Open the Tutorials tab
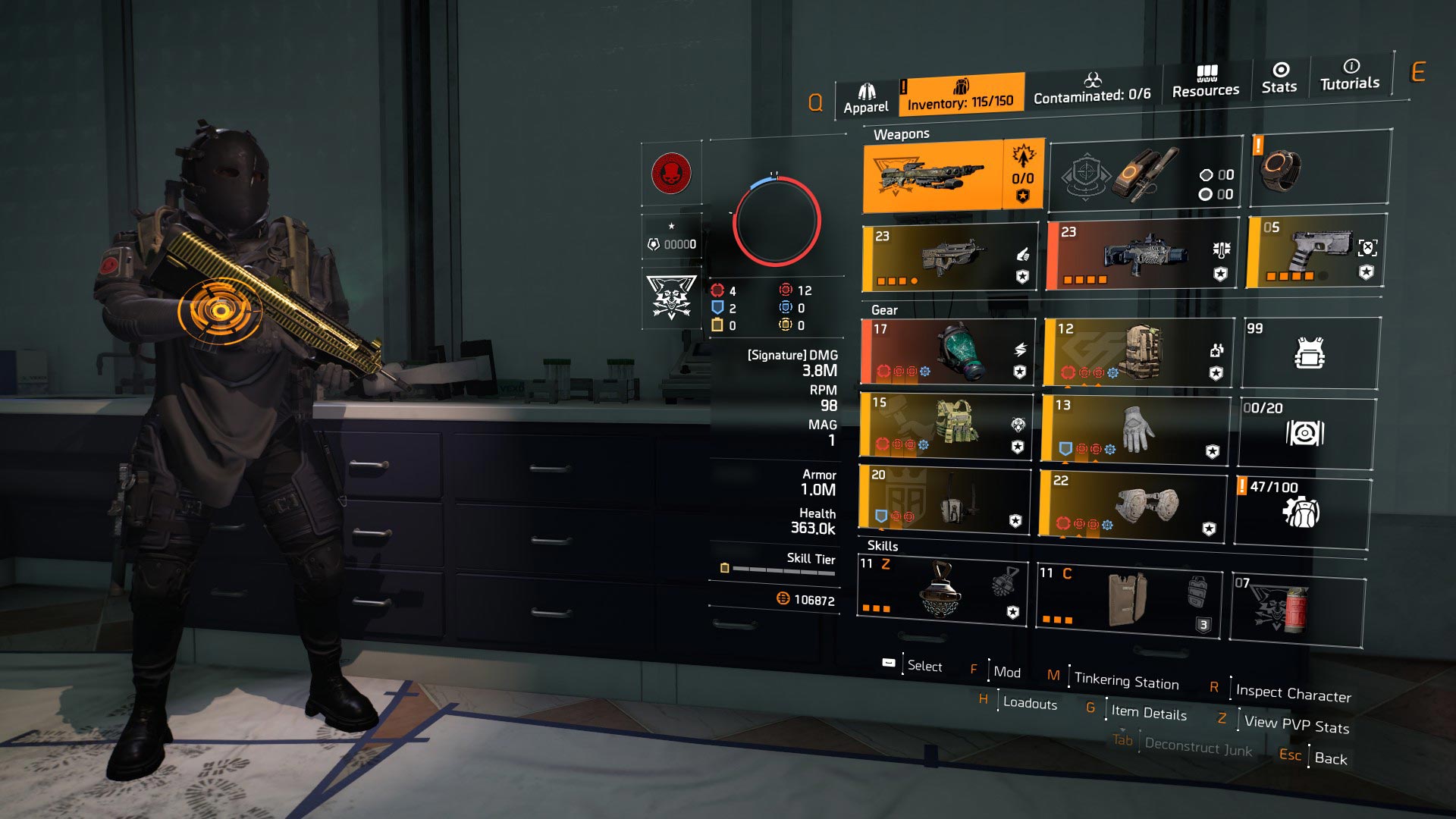Image resolution: width=1456 pixels, height=819 pixels. pos(1350,75)
